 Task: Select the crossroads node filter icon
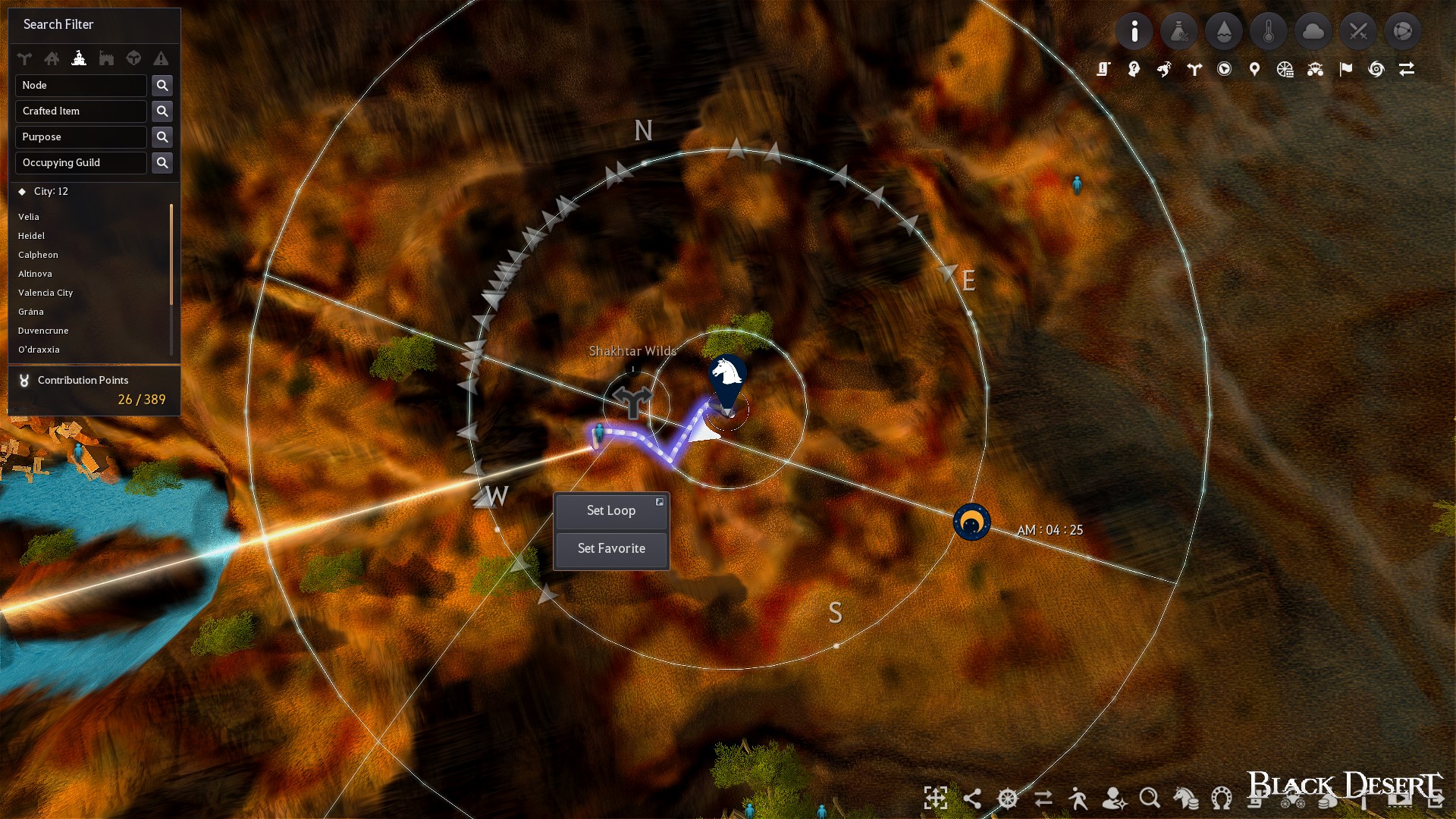tap(24, 58)
